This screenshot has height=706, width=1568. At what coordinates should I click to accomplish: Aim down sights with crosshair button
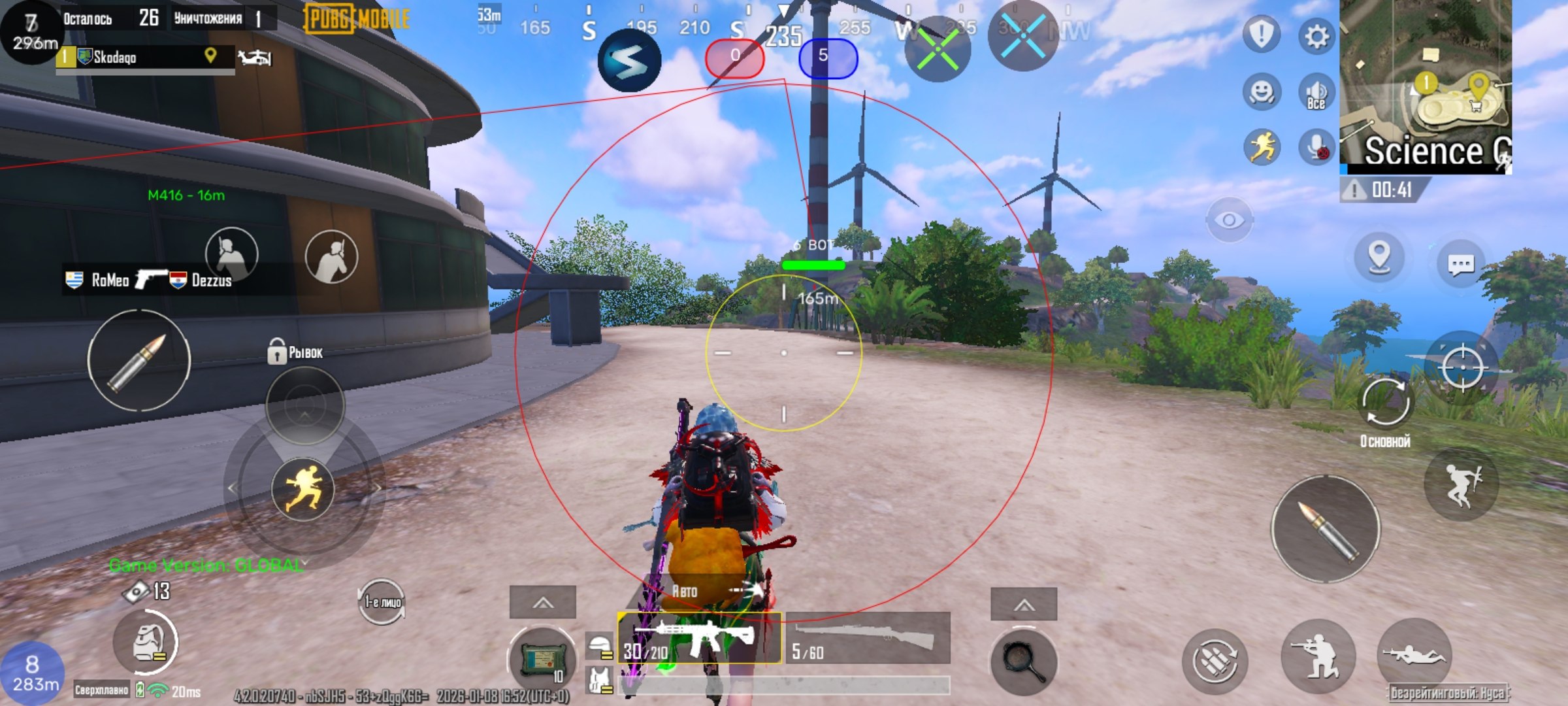coord(1462,367)
